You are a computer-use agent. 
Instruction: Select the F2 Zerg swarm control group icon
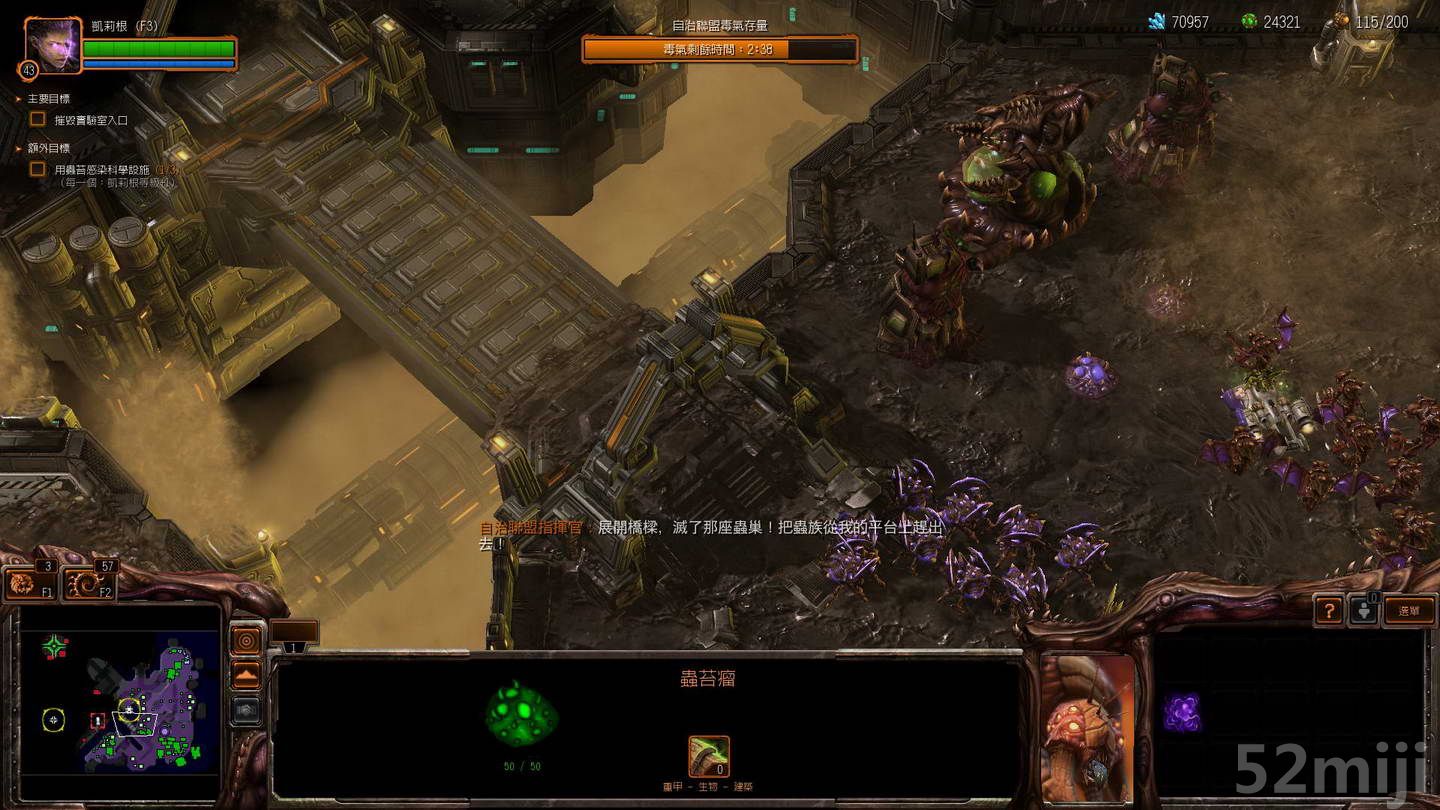[86, 583]
